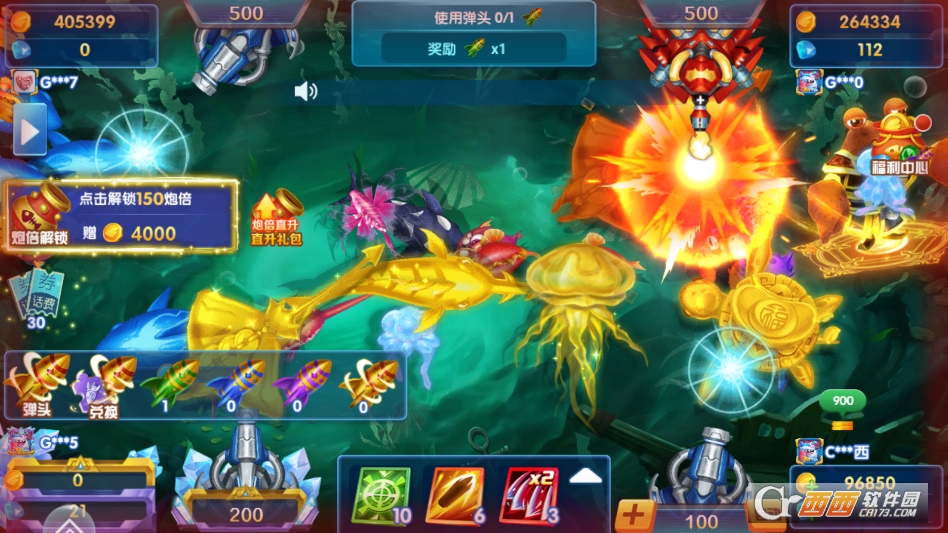Unlock the 150 cannon multiplier offer
Screen dimensions: 948x533
coord(120,217)
